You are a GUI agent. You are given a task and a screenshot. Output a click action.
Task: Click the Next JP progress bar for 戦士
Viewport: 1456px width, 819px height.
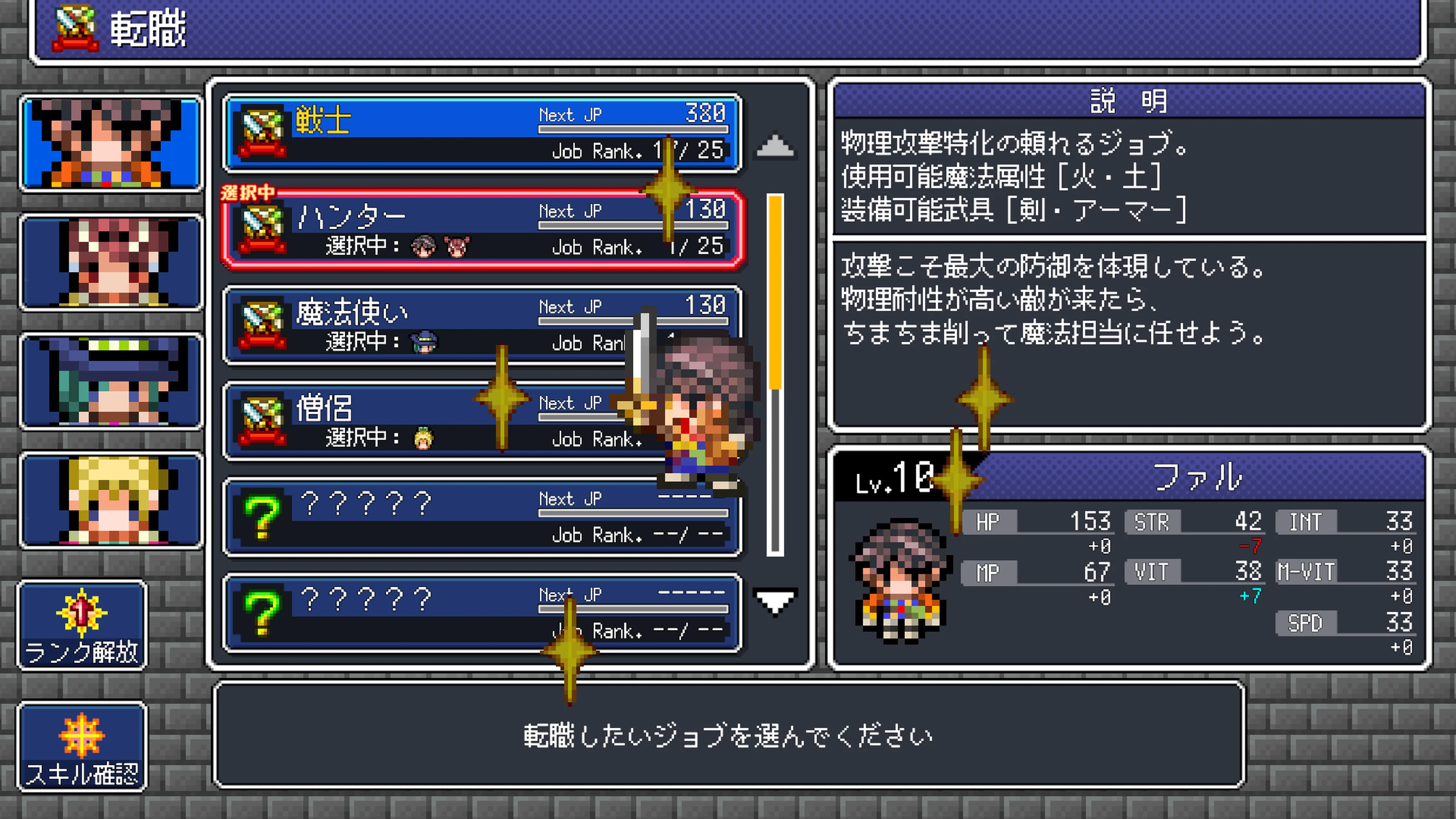click(633, 129)
